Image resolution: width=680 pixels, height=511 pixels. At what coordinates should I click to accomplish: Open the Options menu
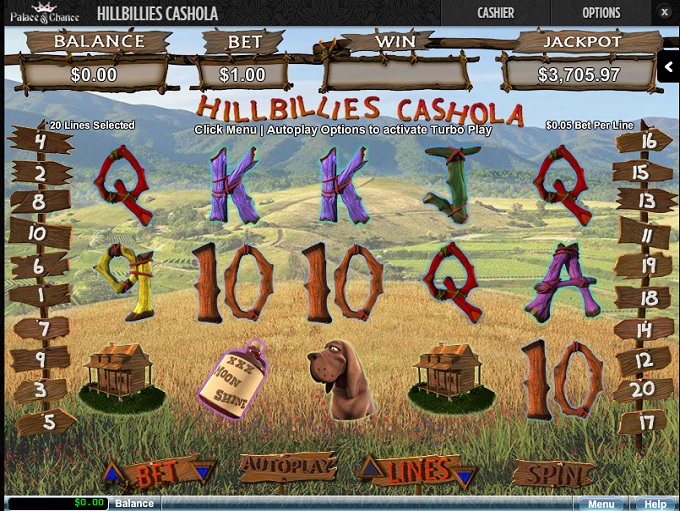[x=601, y=13]
